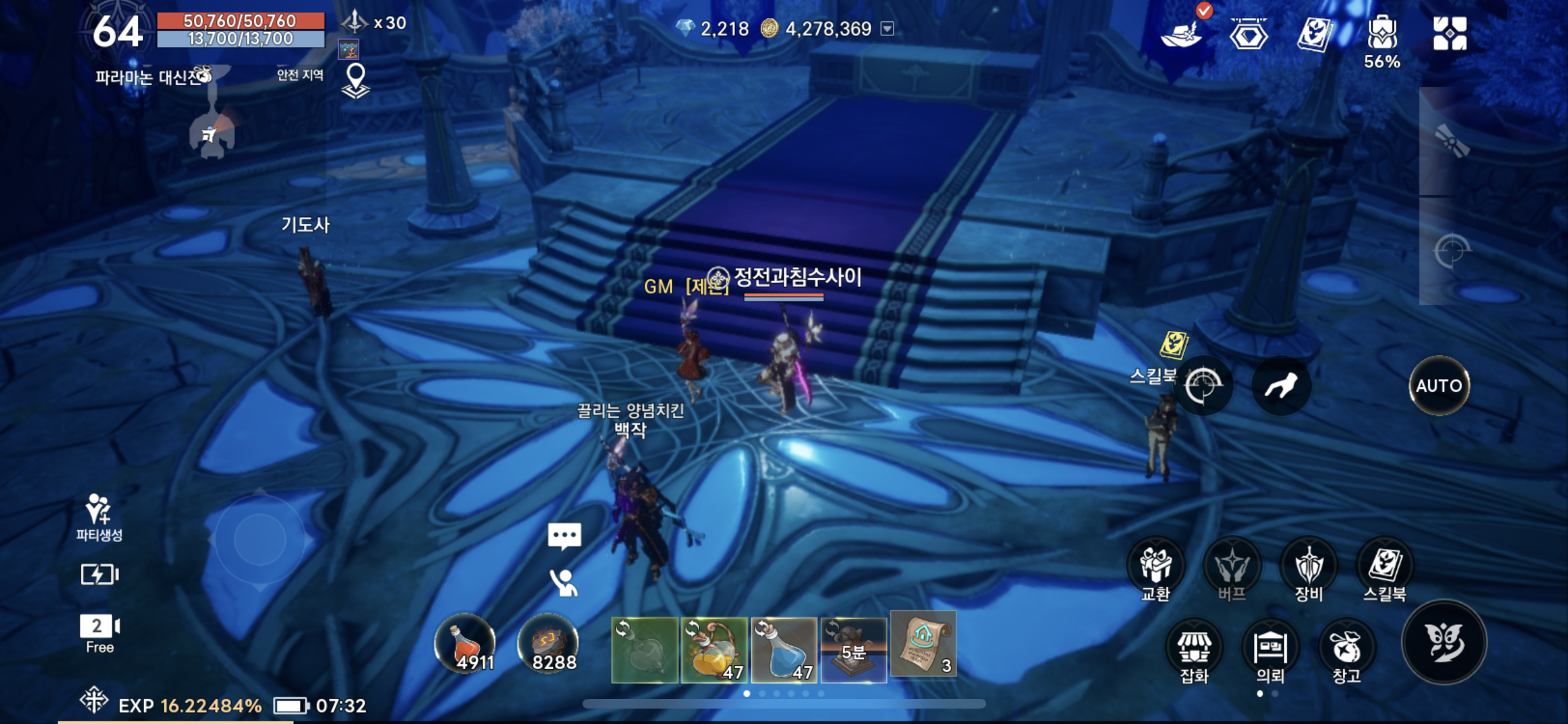
Task: Open the 장비 equipment menu
Action: [x=1308, y=566]
